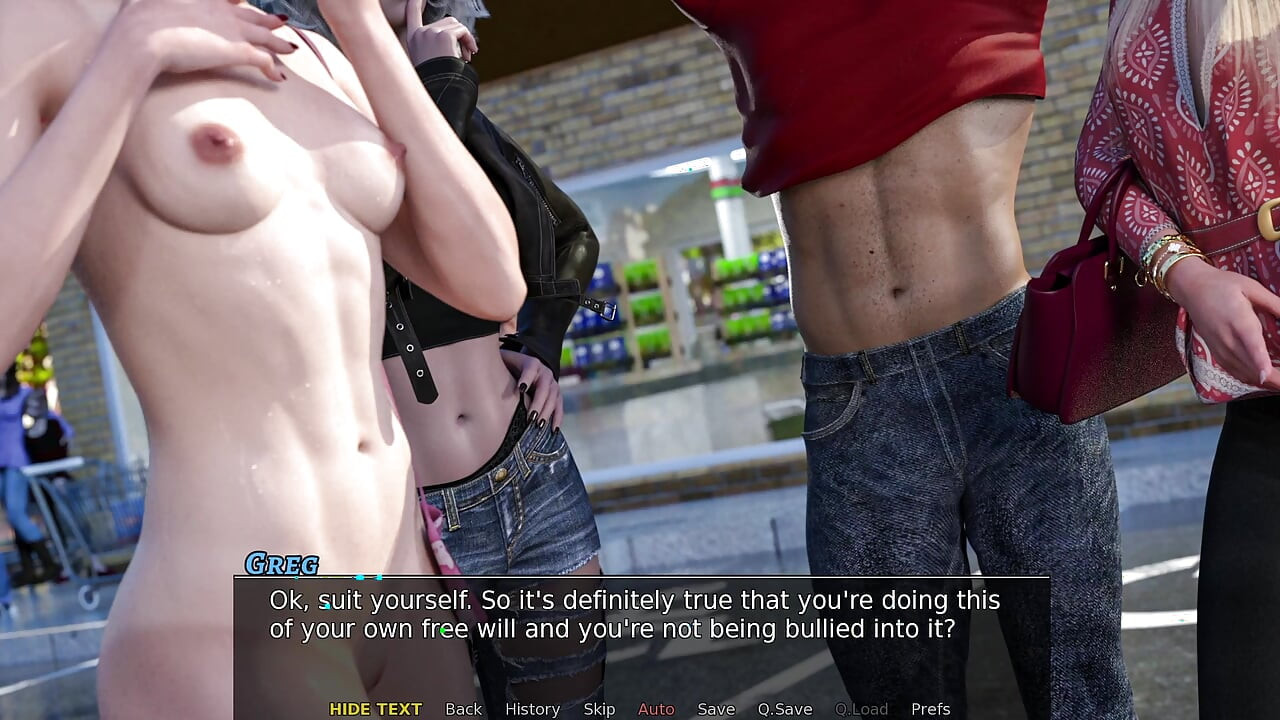Perform a quick save with Q.Save

click(x=785, y=709)
